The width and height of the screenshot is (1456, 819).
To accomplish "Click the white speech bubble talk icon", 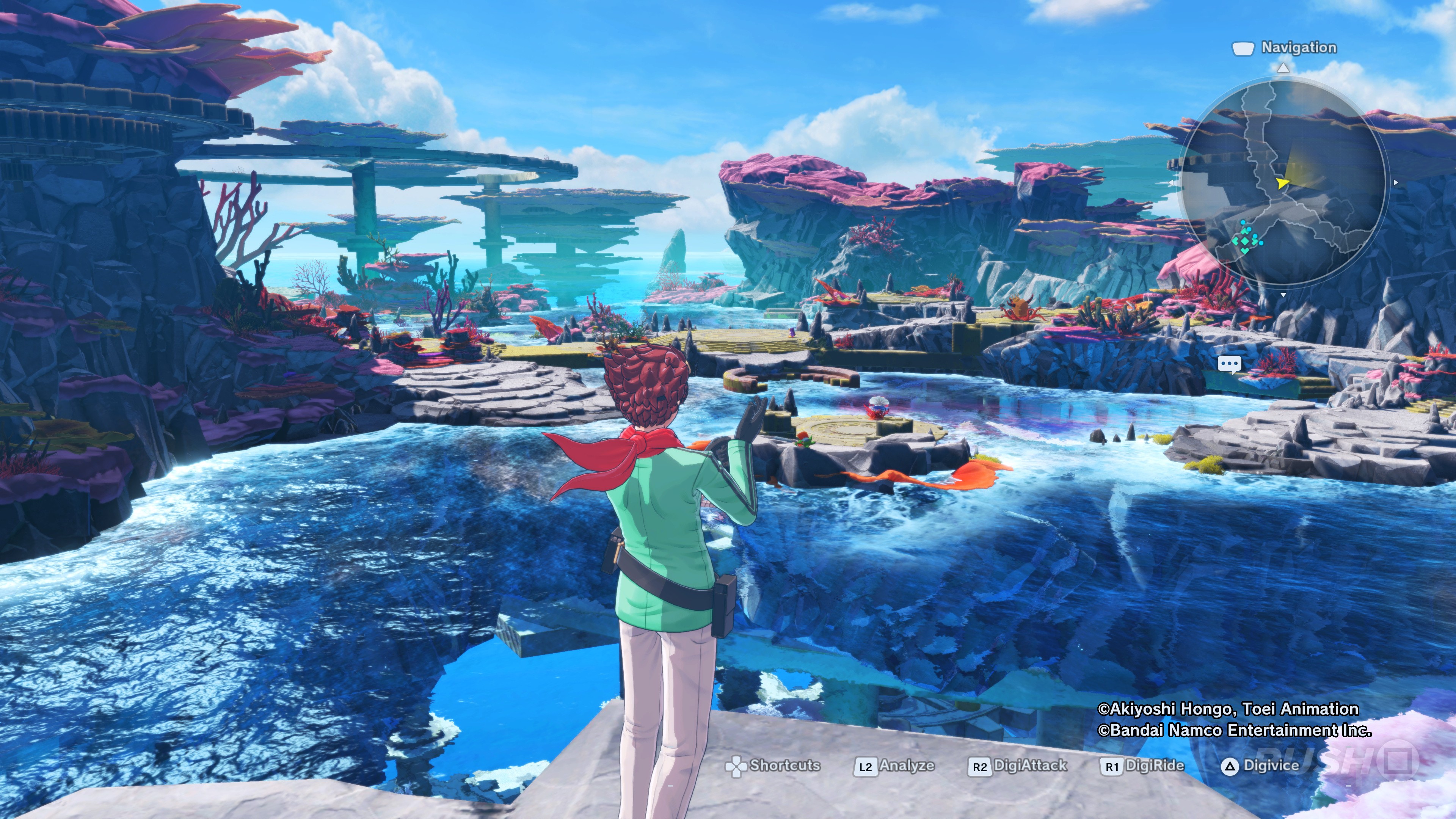I will coord(1229,364).
